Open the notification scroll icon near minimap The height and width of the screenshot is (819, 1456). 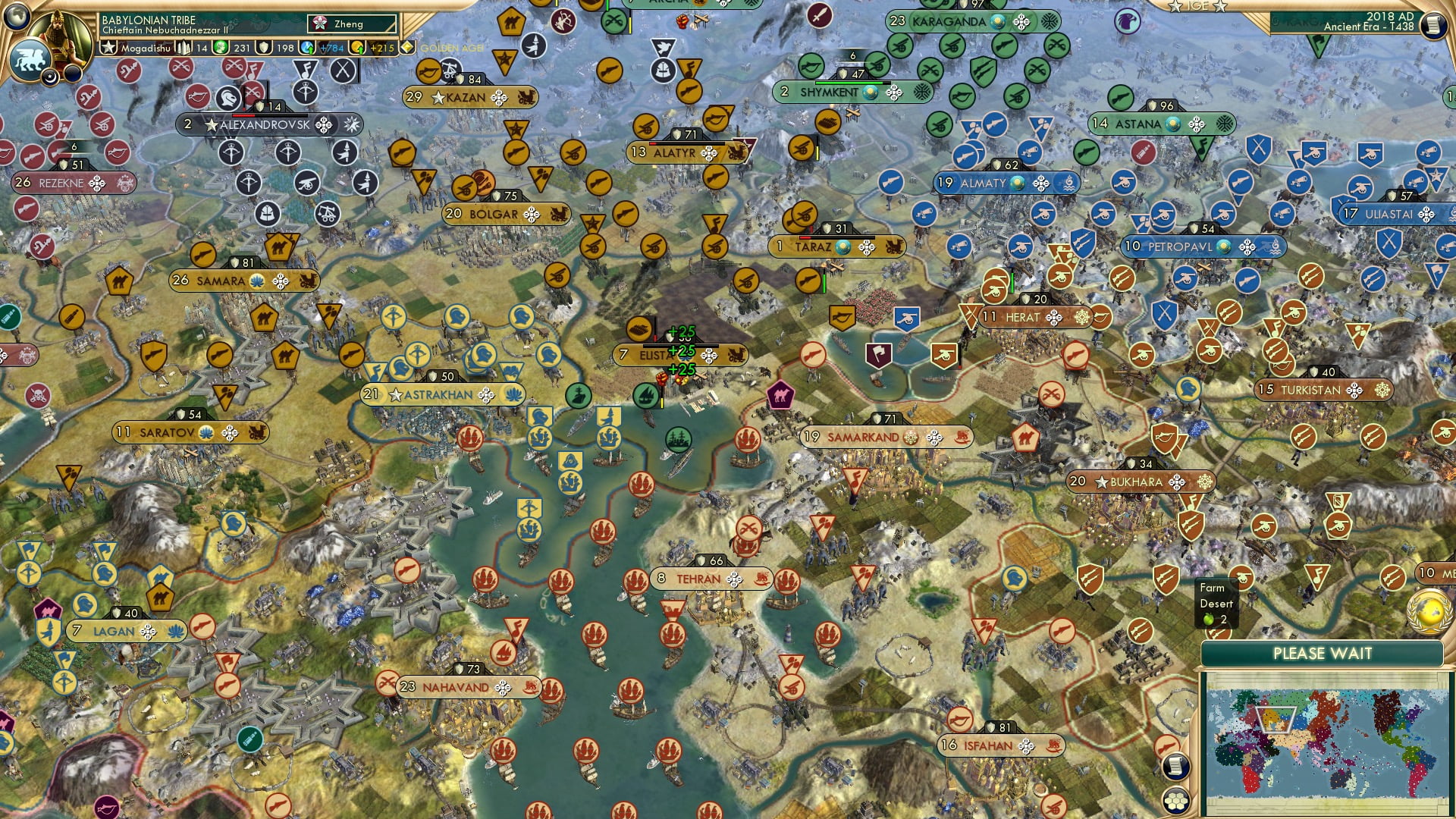1175,767
